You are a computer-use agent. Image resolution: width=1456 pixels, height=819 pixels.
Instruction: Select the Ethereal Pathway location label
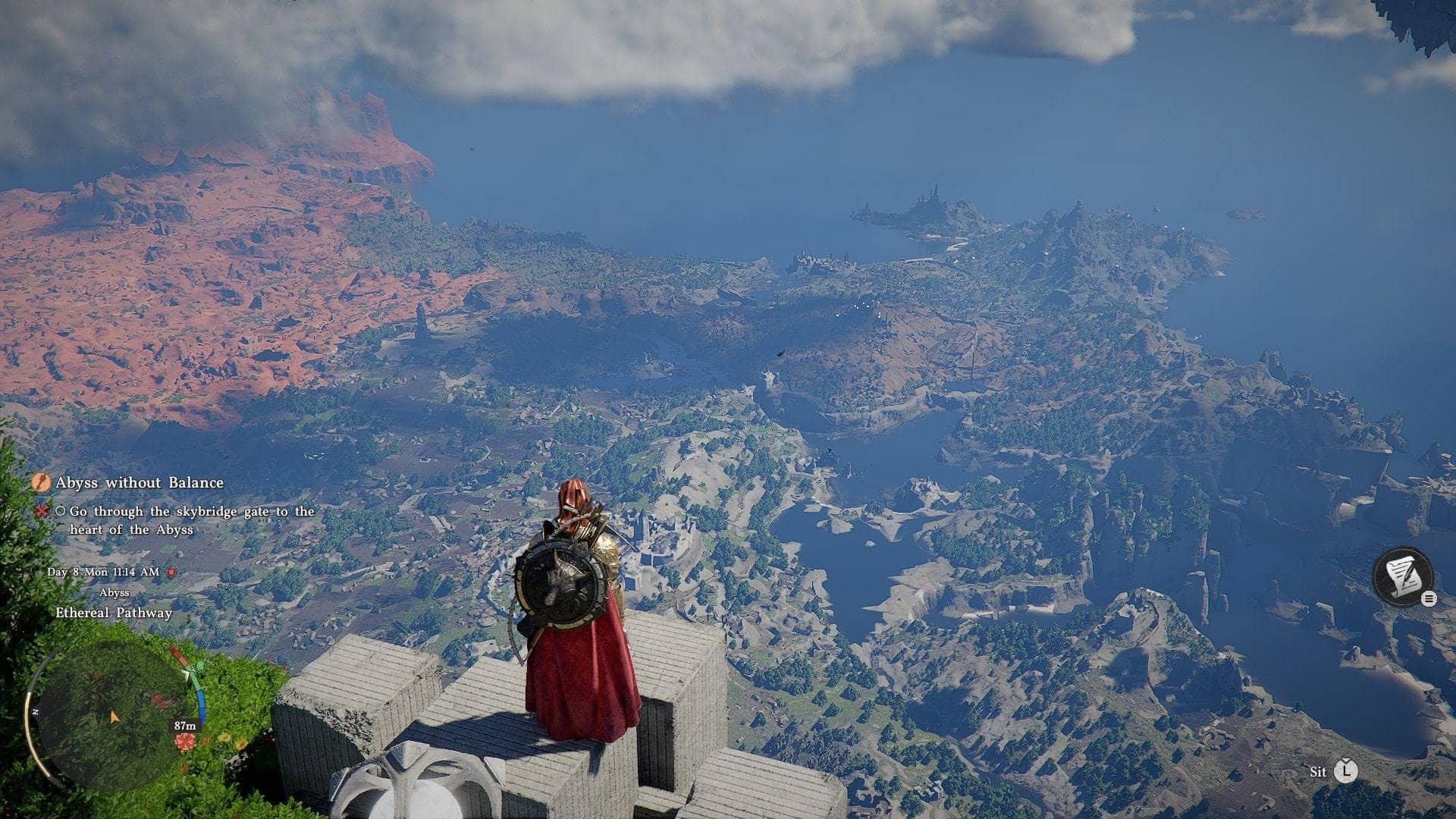(x=115, y=612)
